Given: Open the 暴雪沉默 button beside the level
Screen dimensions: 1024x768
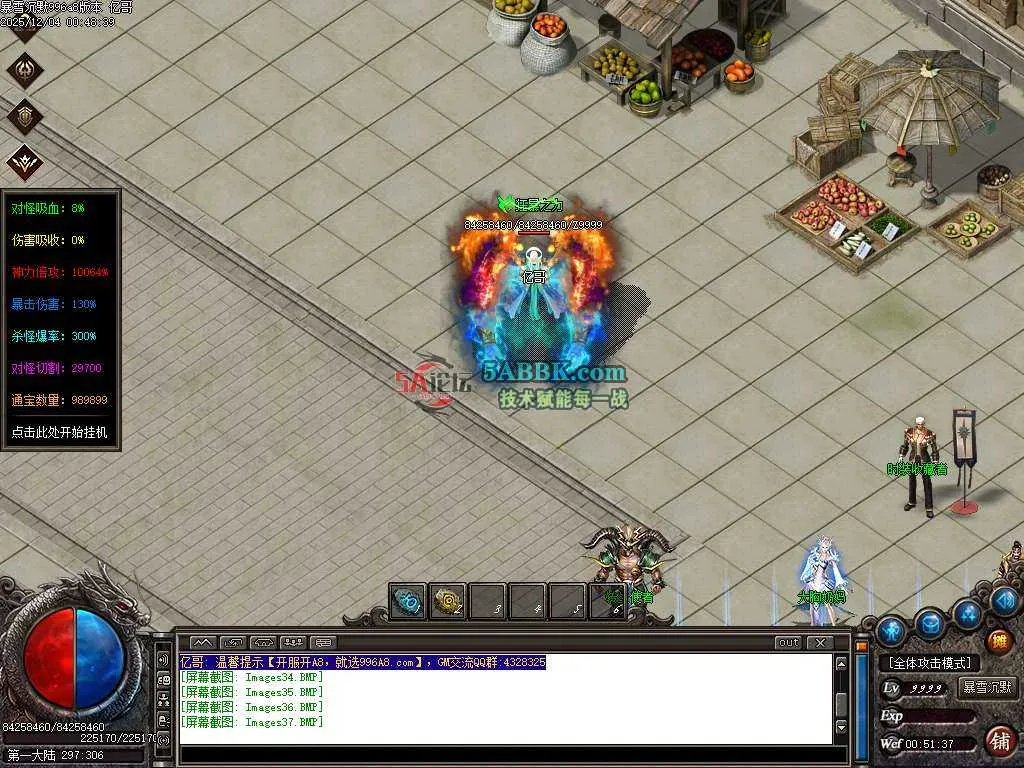Looking at the screenshot, I should tap(987, 688).
